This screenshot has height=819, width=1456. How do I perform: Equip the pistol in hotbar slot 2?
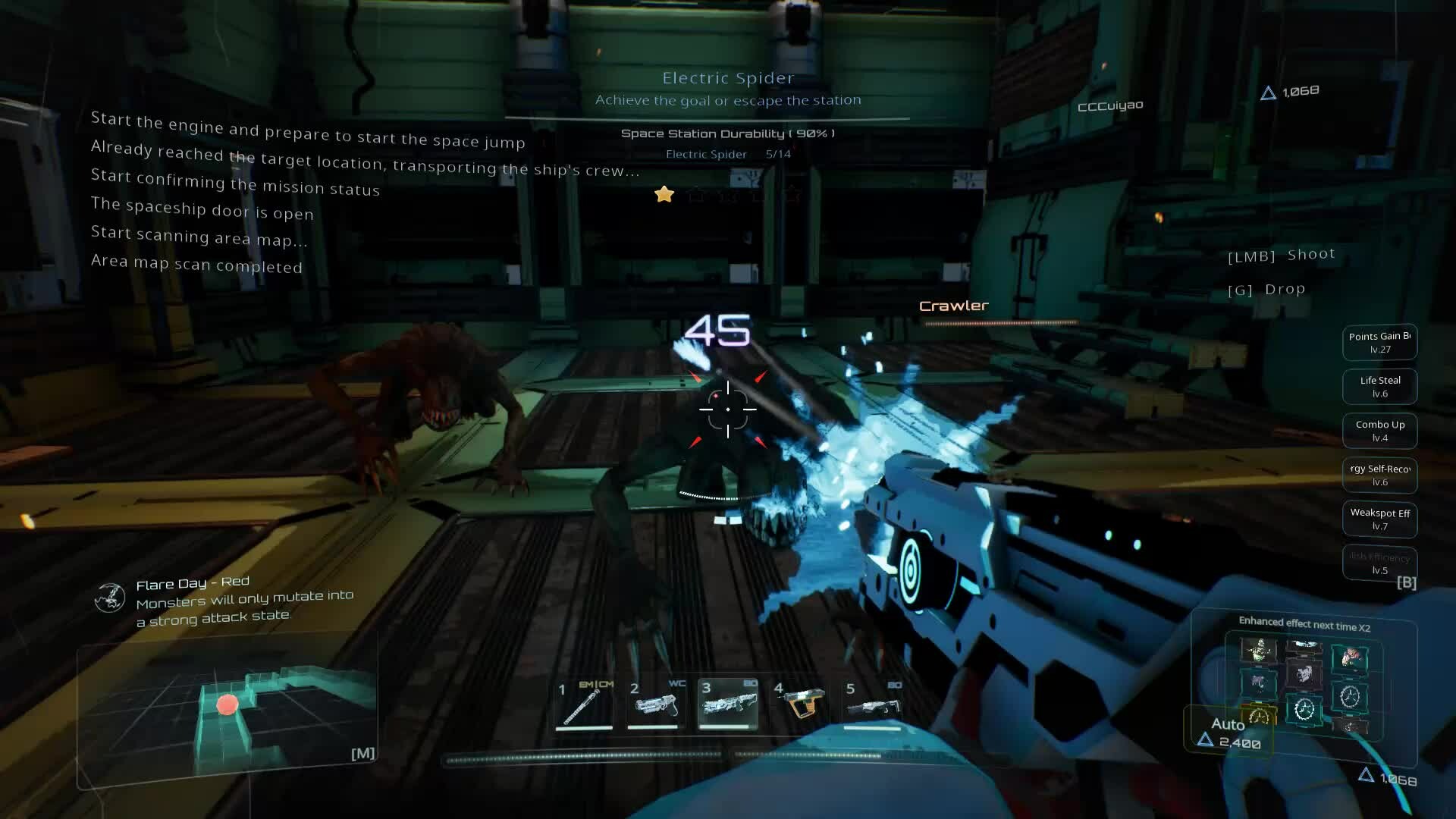pos(655,705)
